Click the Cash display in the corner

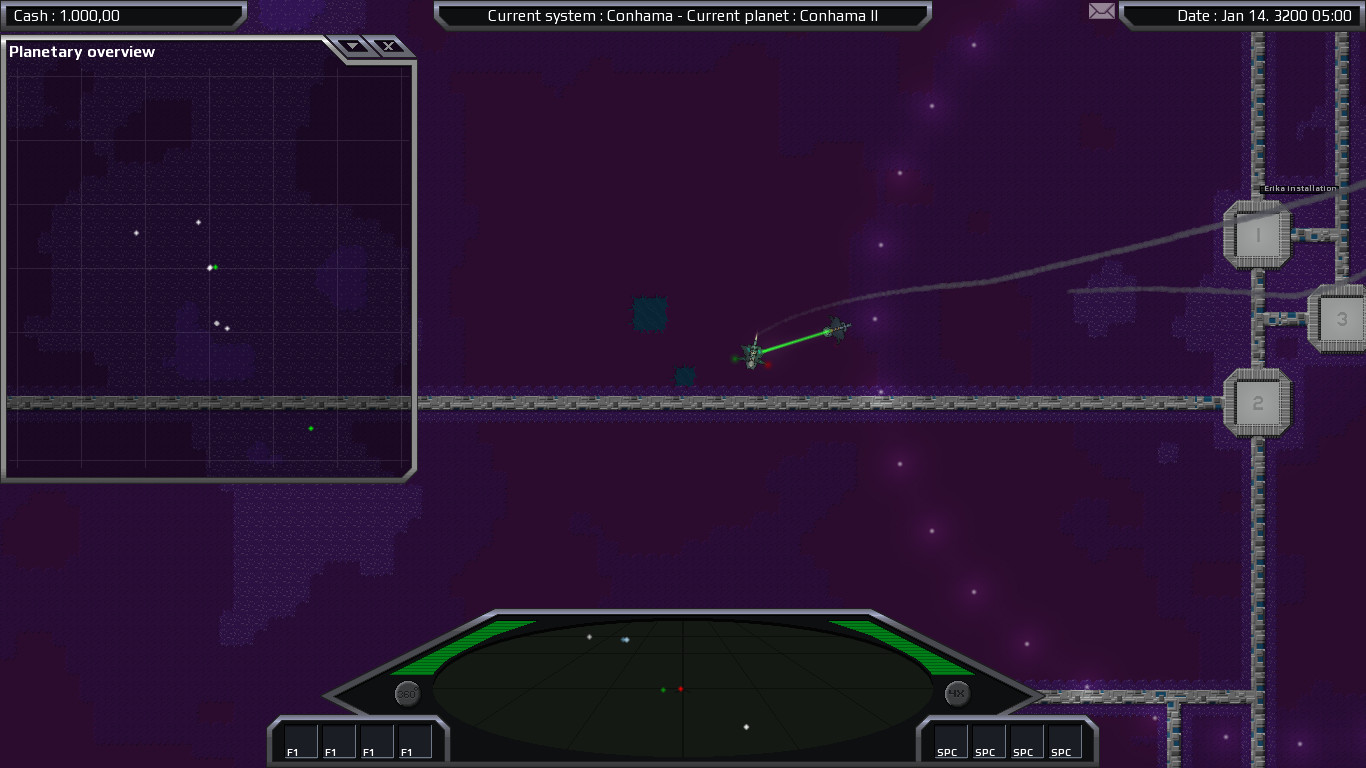tap(122, 15)
